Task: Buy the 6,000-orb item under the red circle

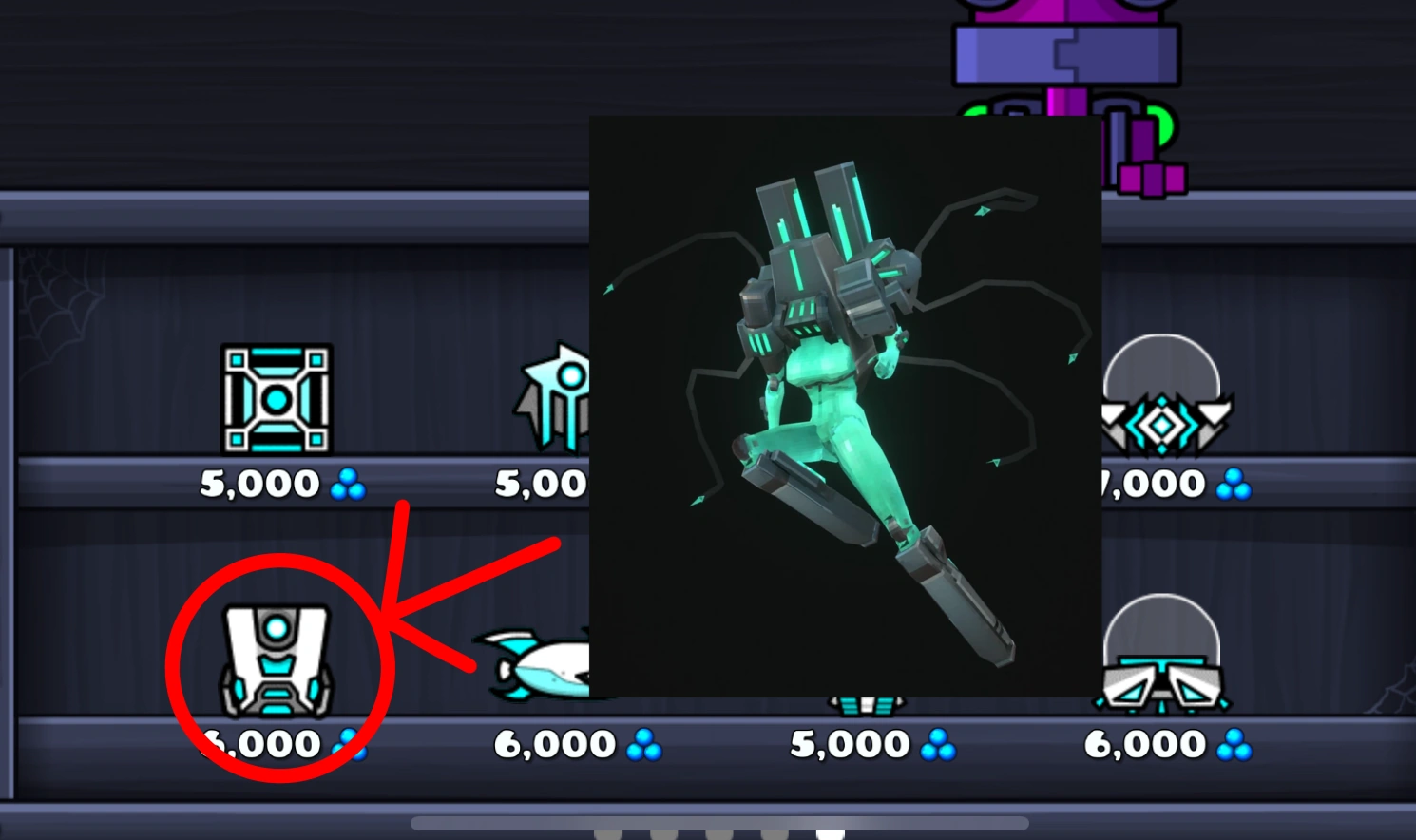Action: pos(276,662)
